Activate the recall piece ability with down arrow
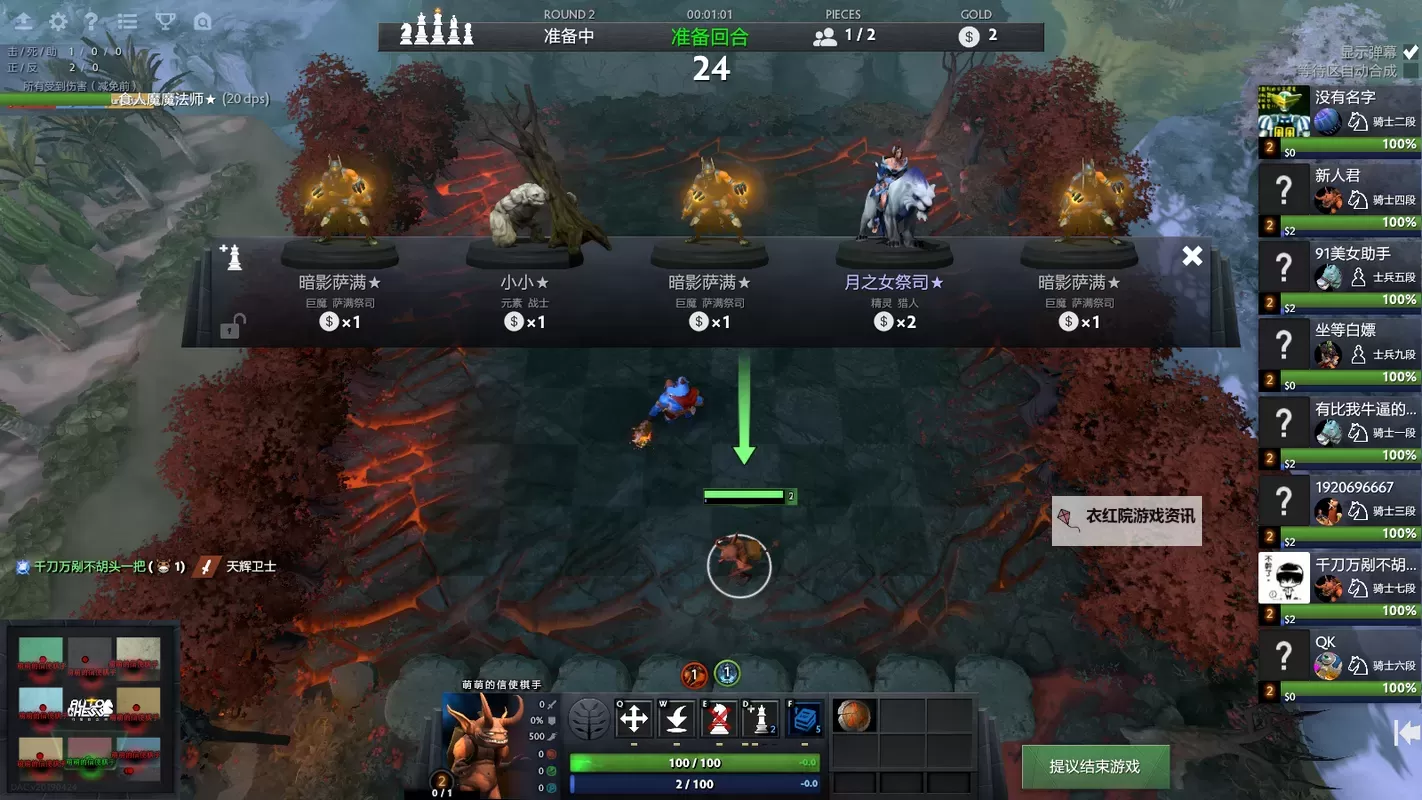The image size is (1422, 800). [x=677, y=718]
